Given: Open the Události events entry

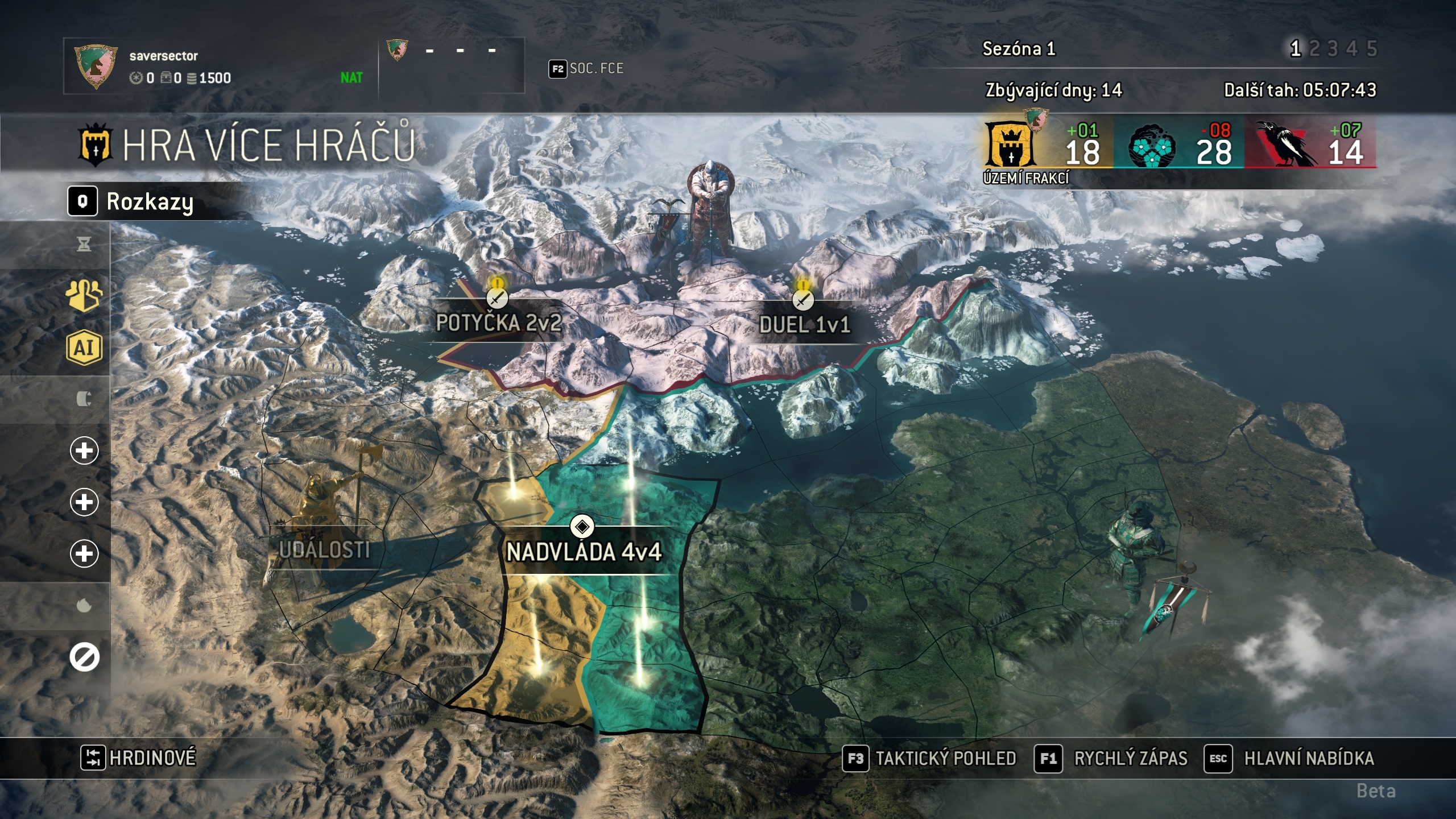Looking at the screenshot, I should point(325,549).
